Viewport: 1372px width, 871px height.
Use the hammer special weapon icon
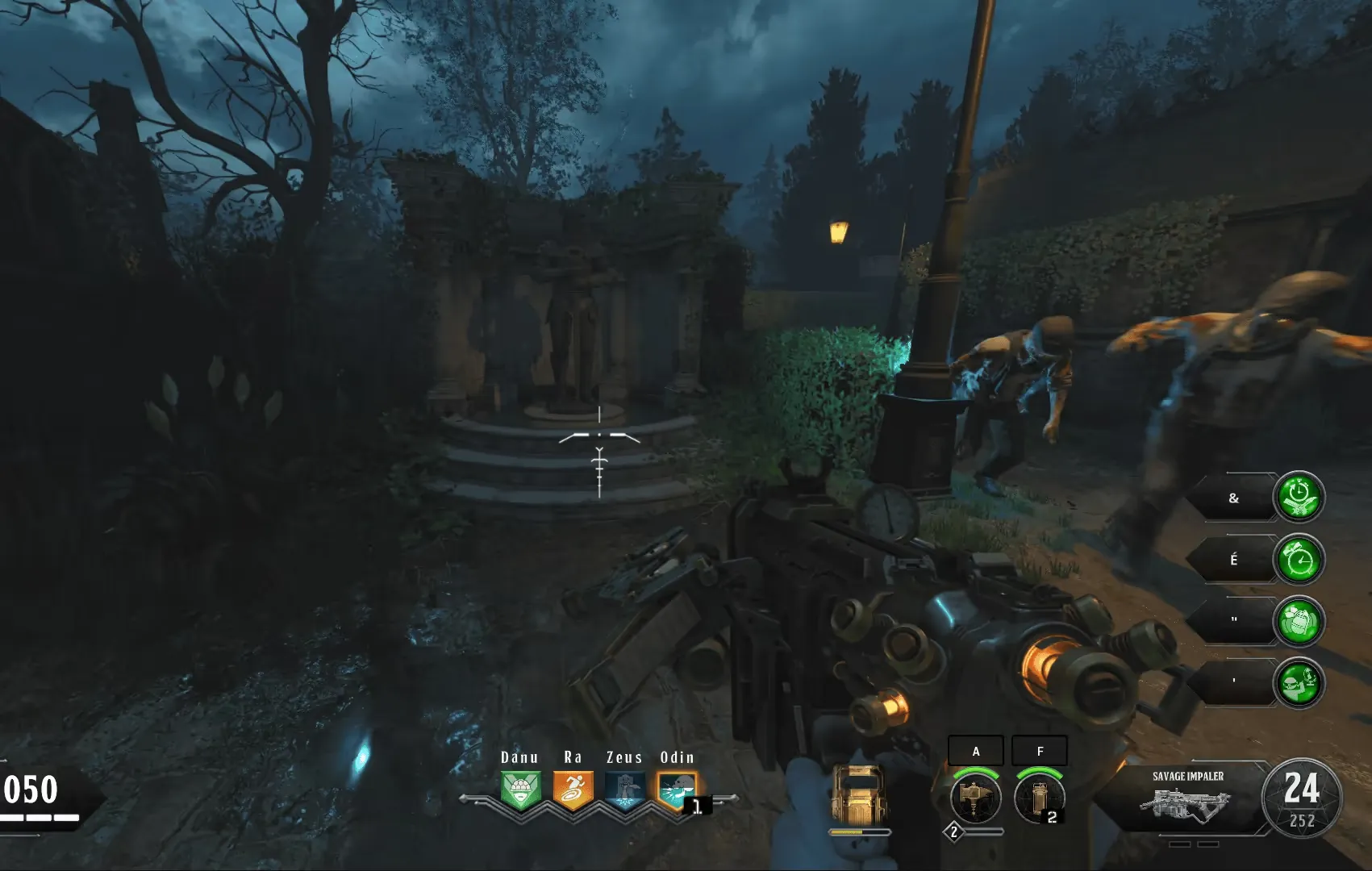coord(975,797)
